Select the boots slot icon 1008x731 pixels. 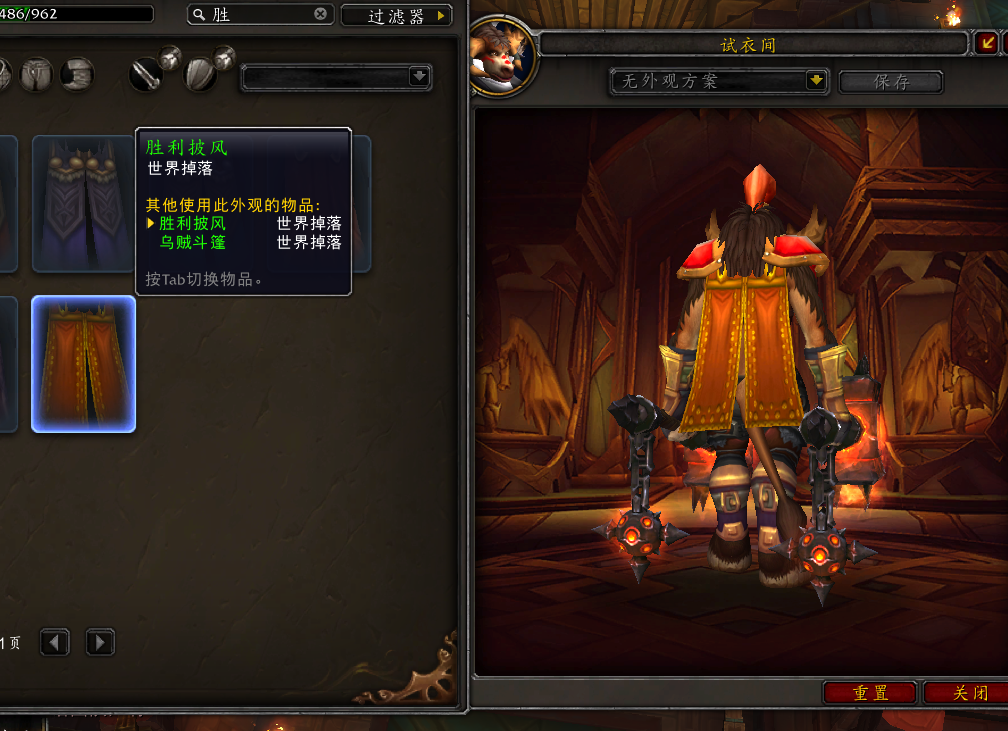click(77, 73)
